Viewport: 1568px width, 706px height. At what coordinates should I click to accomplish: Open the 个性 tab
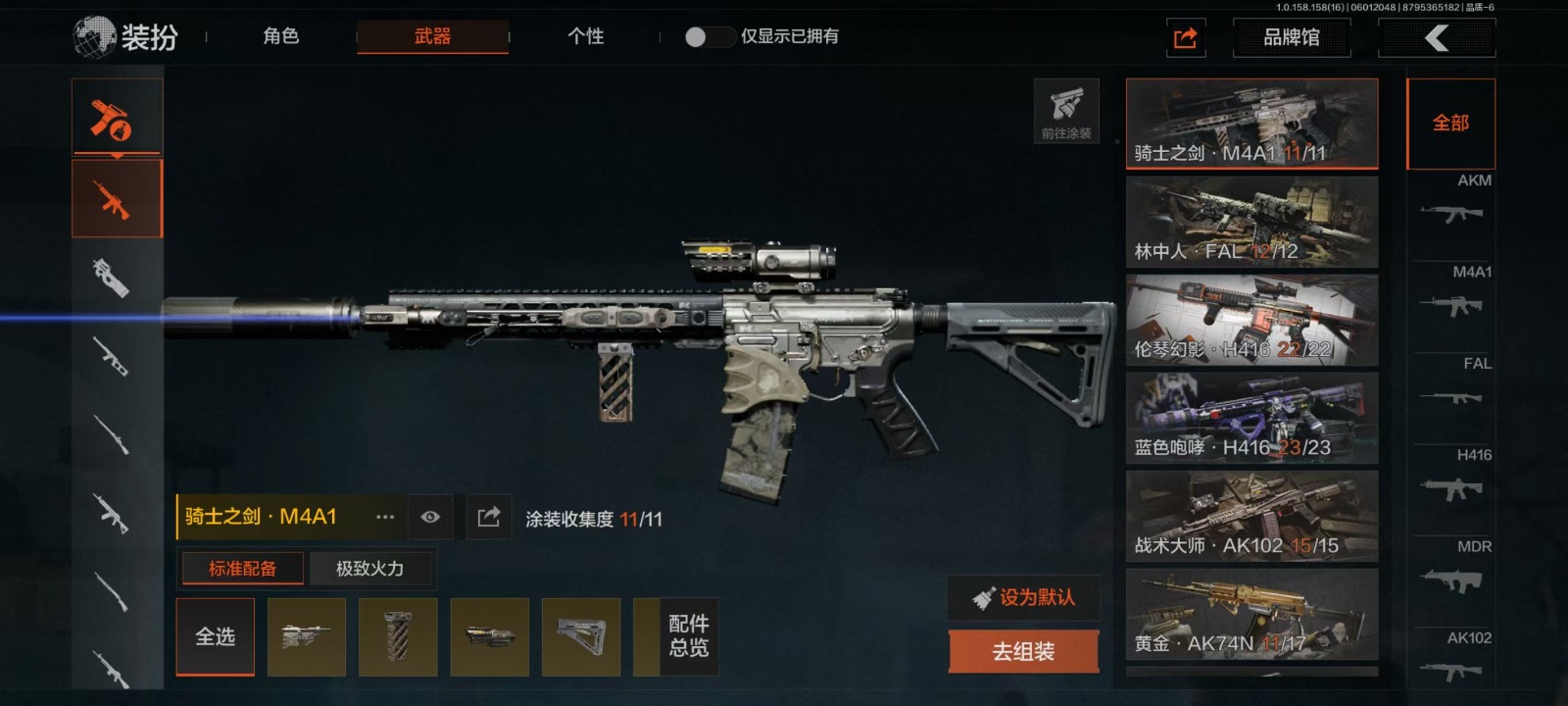[585, 37]
